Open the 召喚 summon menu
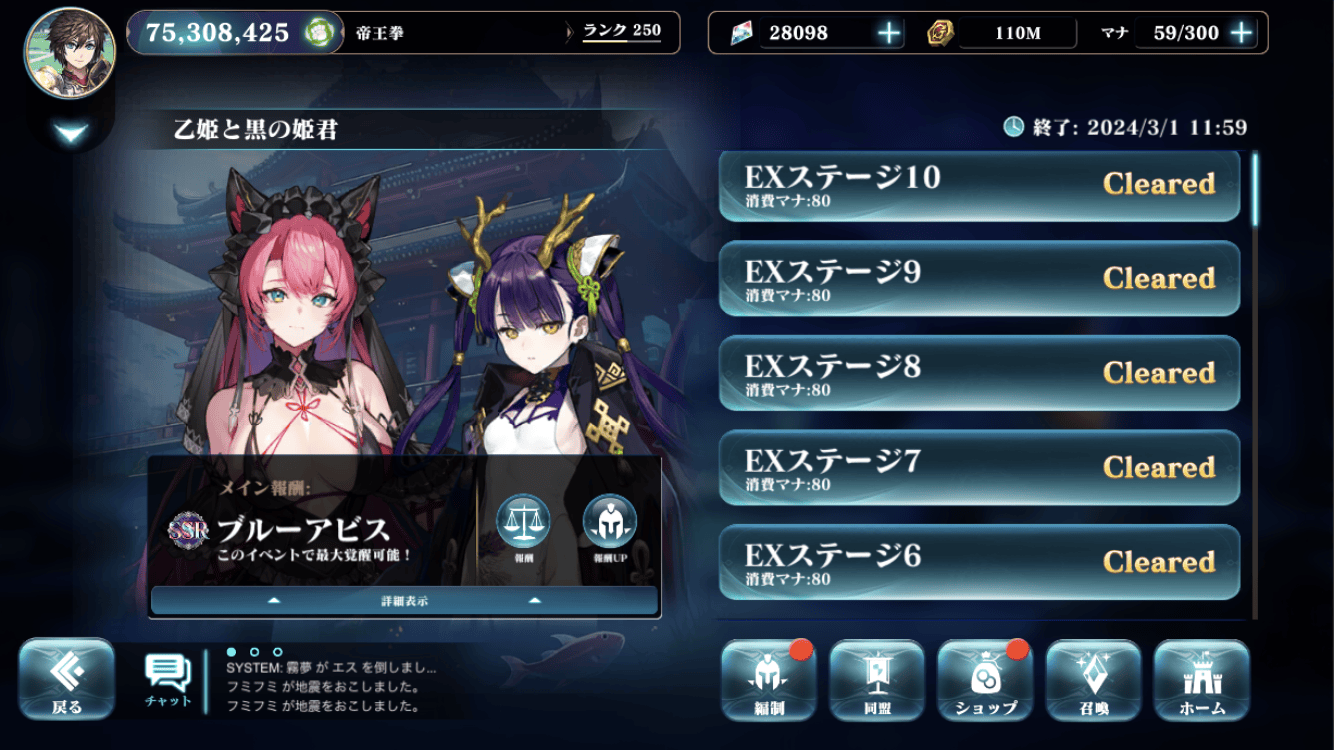The width and height of the screenshot is (1334, 750). coord(1093,680)
